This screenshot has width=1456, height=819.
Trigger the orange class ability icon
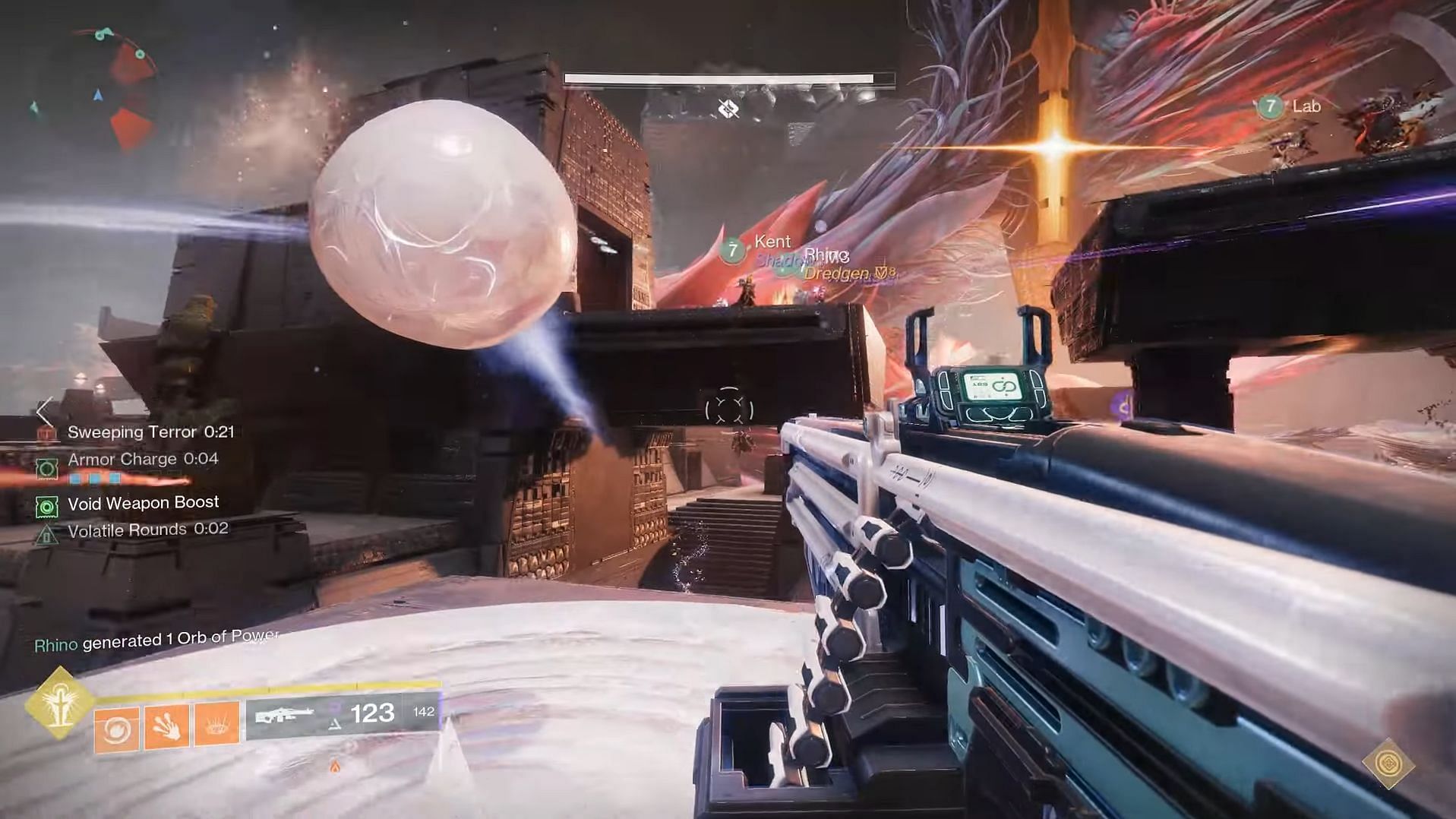pyautogui.click(x=216, y=726)
